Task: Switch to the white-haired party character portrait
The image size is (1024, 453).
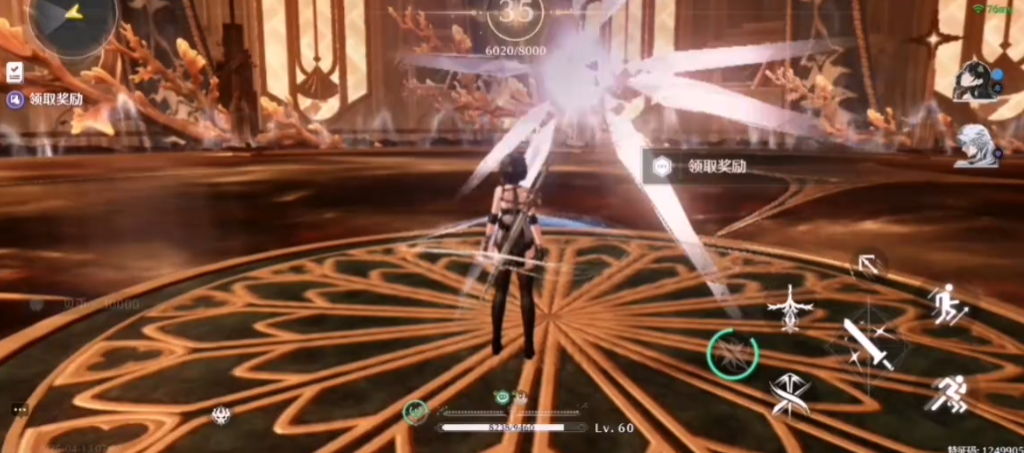Action: pos(975,145)
